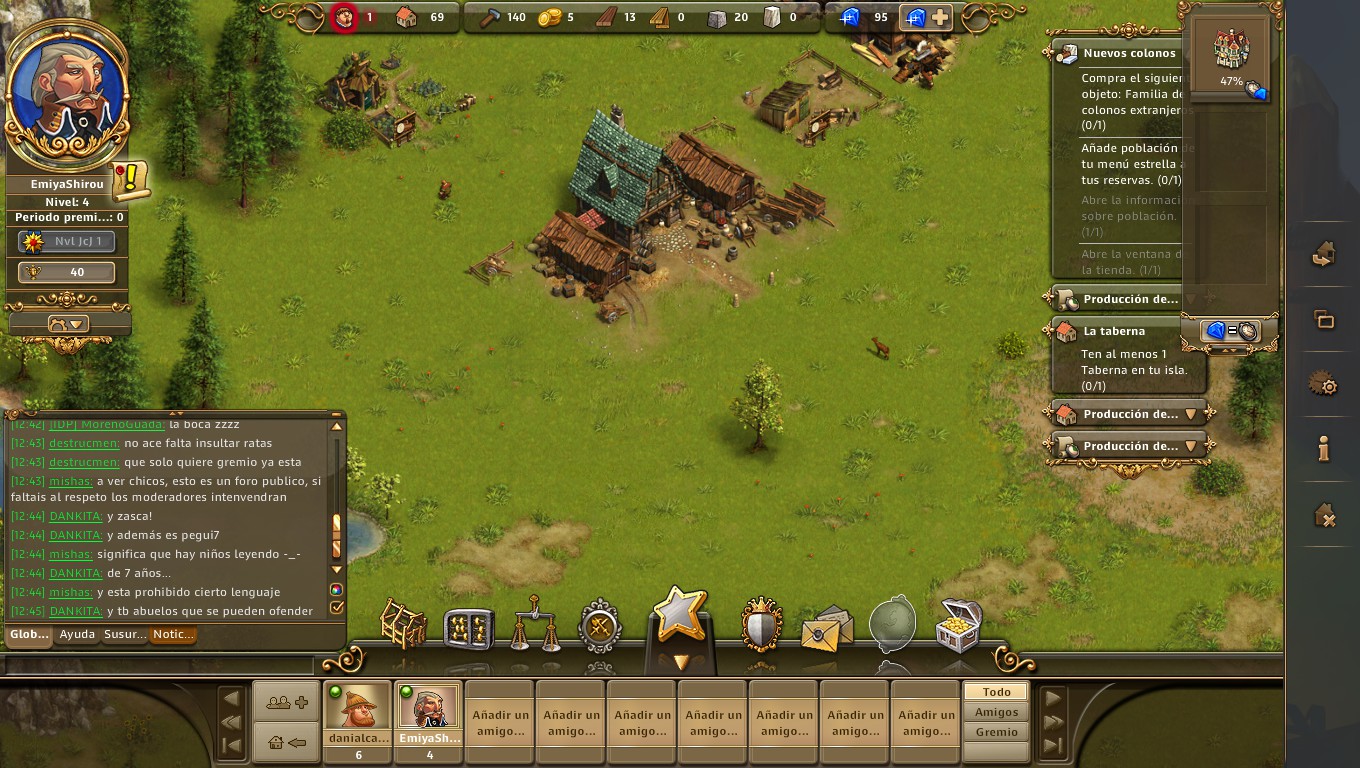
Task: Expand the La taberna quest entry
Action: click(x=1114, y=331)
